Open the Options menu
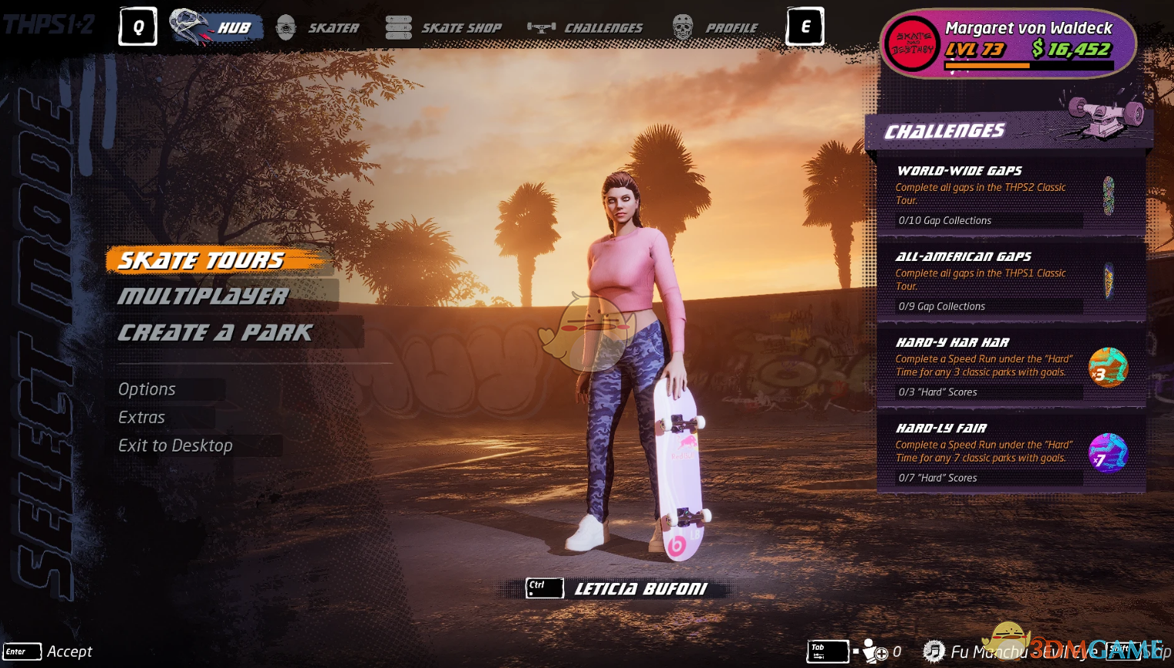The height and width of the screenshot is (668, 1174). pos(147,389)
